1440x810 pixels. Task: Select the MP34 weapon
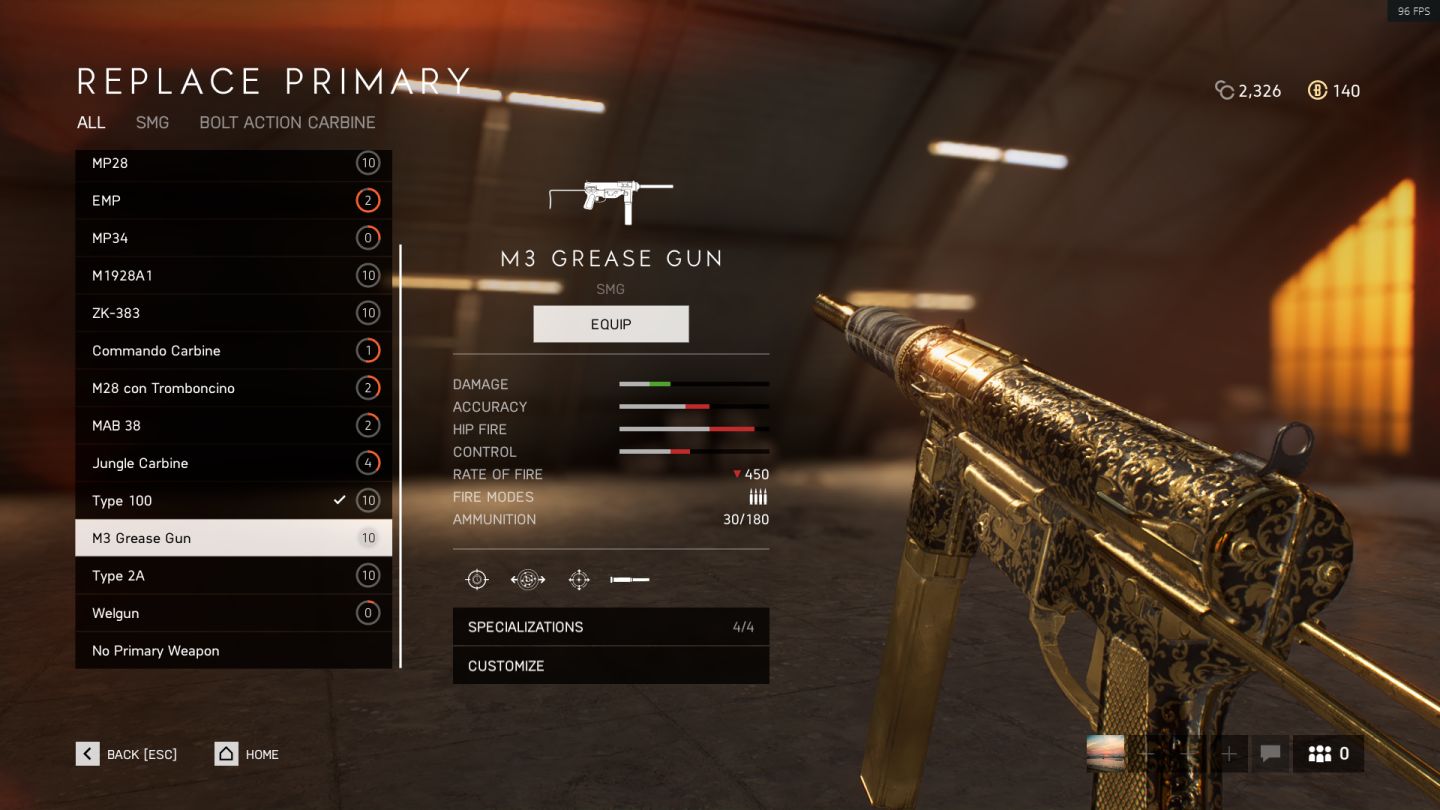(x=233, y=238)
